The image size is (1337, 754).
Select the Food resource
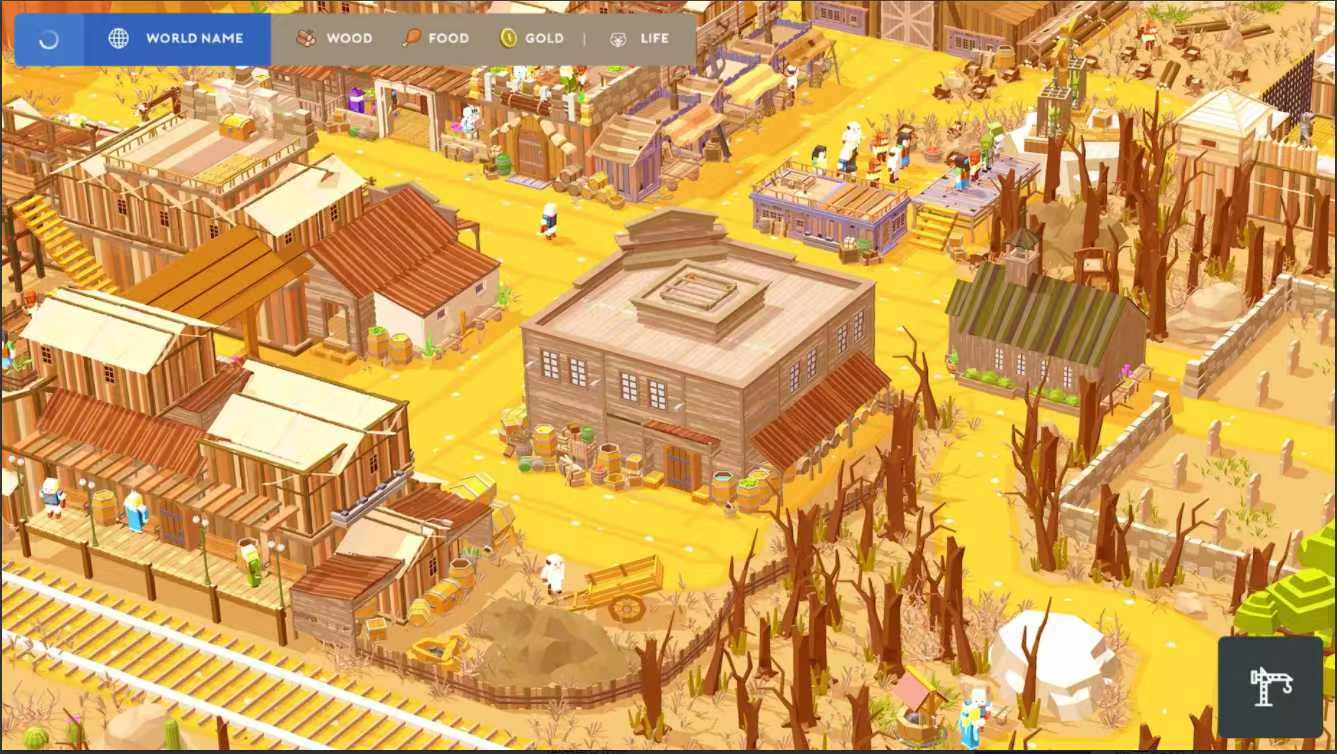click(435, 39)
